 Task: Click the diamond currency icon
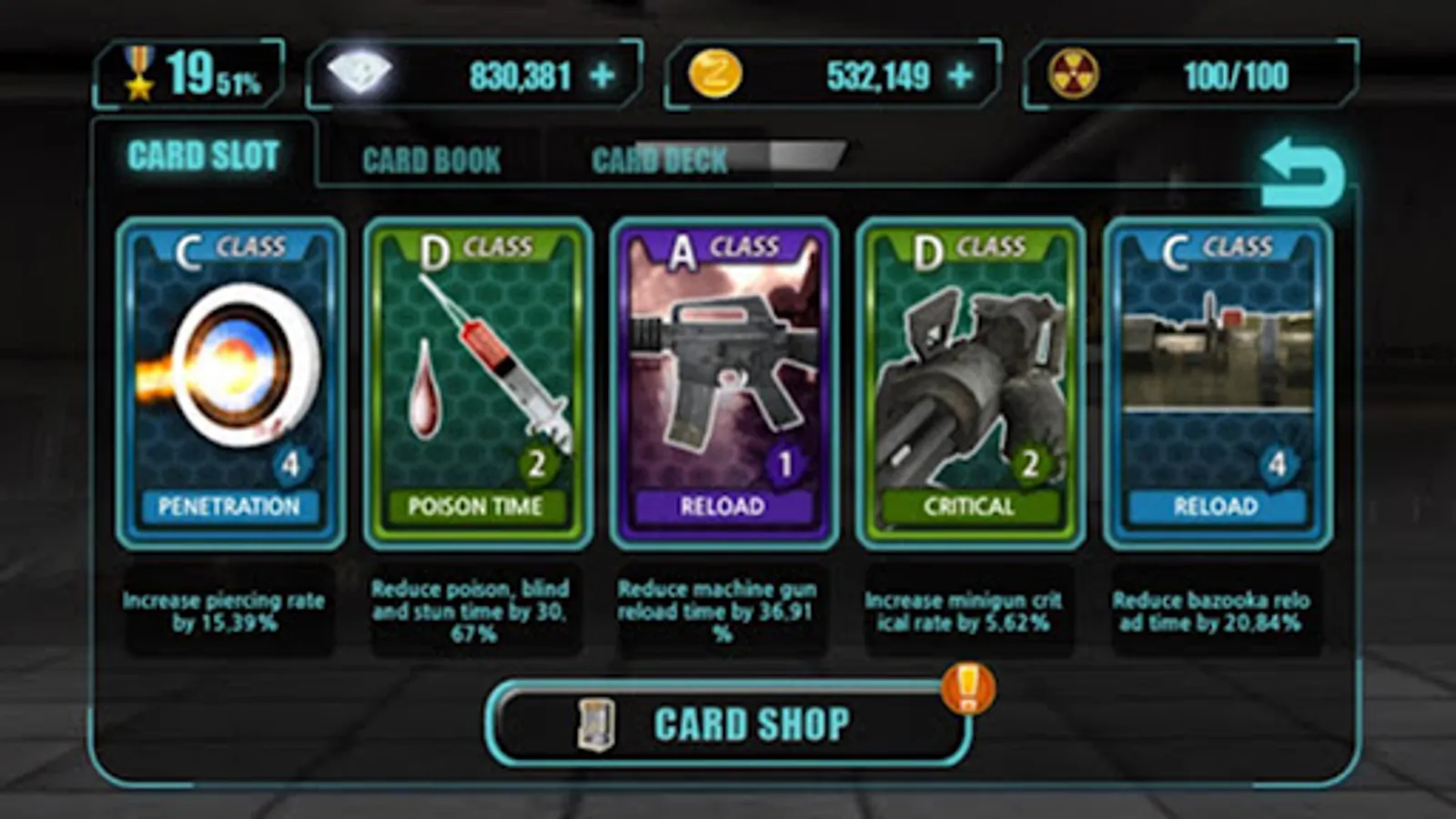(359, 71)
